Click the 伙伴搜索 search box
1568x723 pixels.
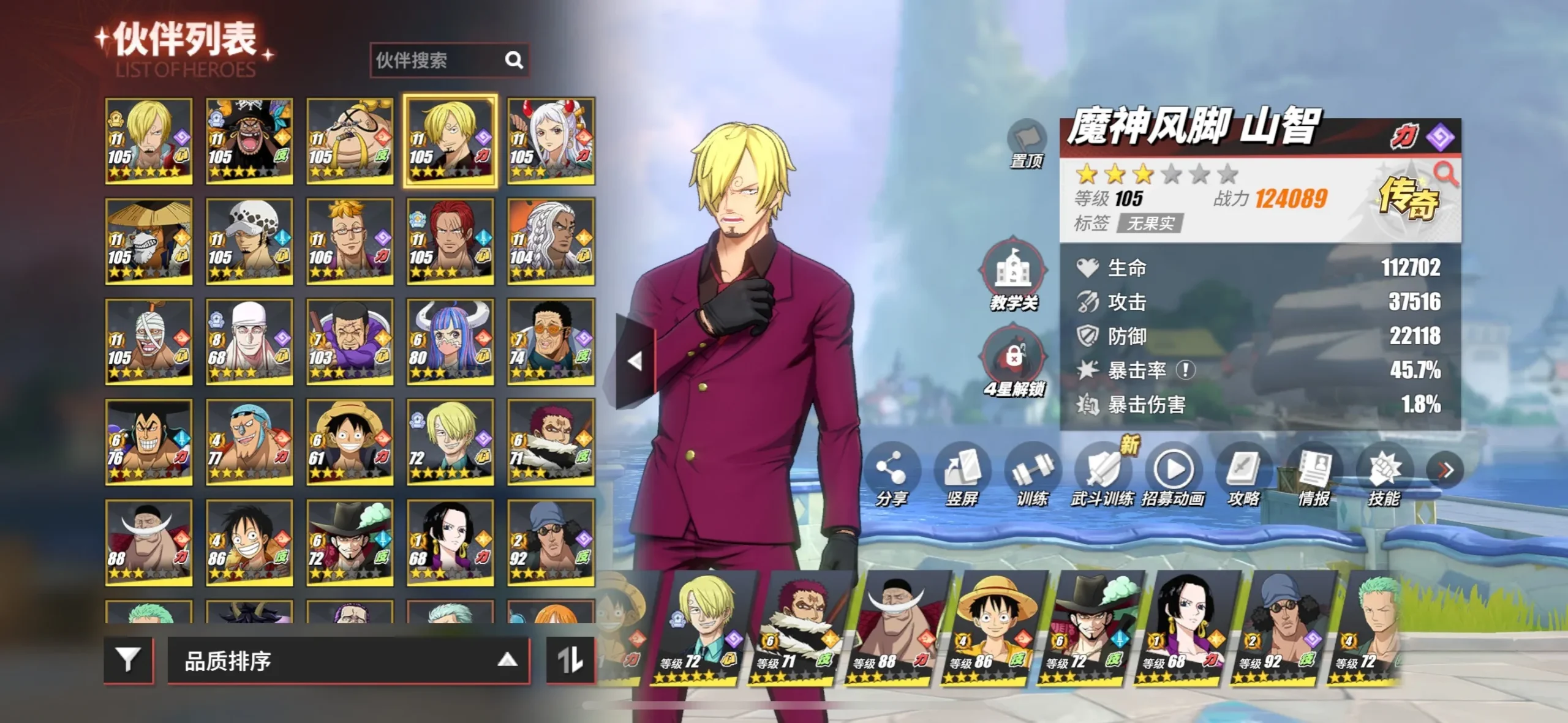[x=439, y=60]
